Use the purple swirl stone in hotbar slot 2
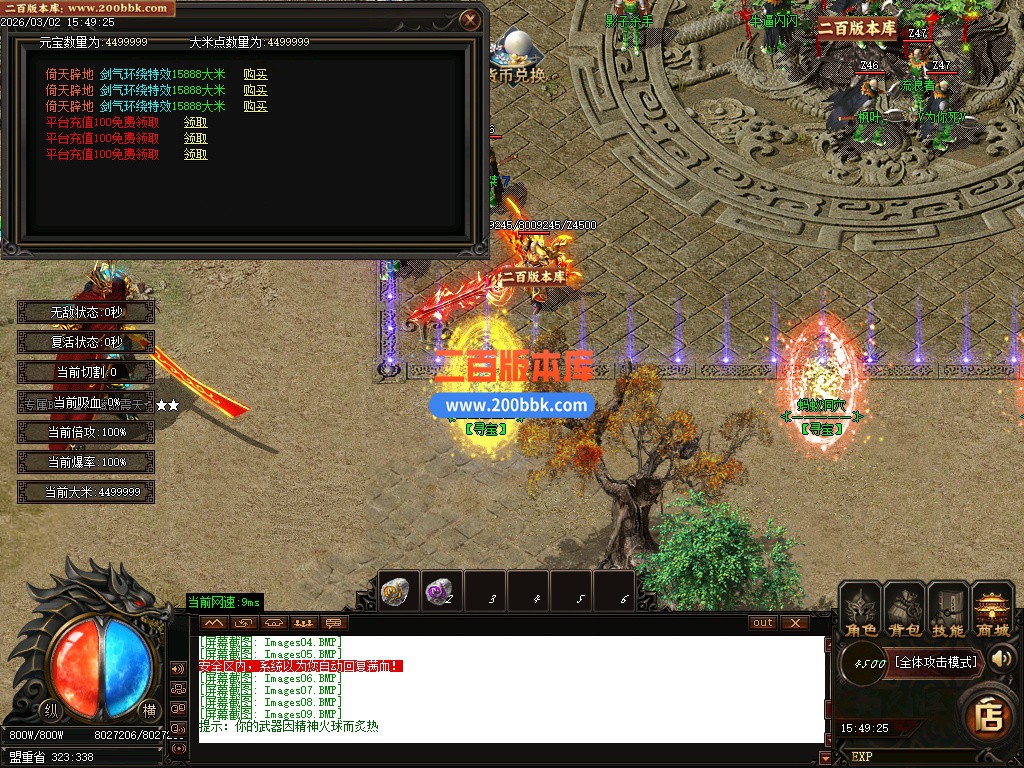This screenshot has height=768, width=1024. pos(438,591)
